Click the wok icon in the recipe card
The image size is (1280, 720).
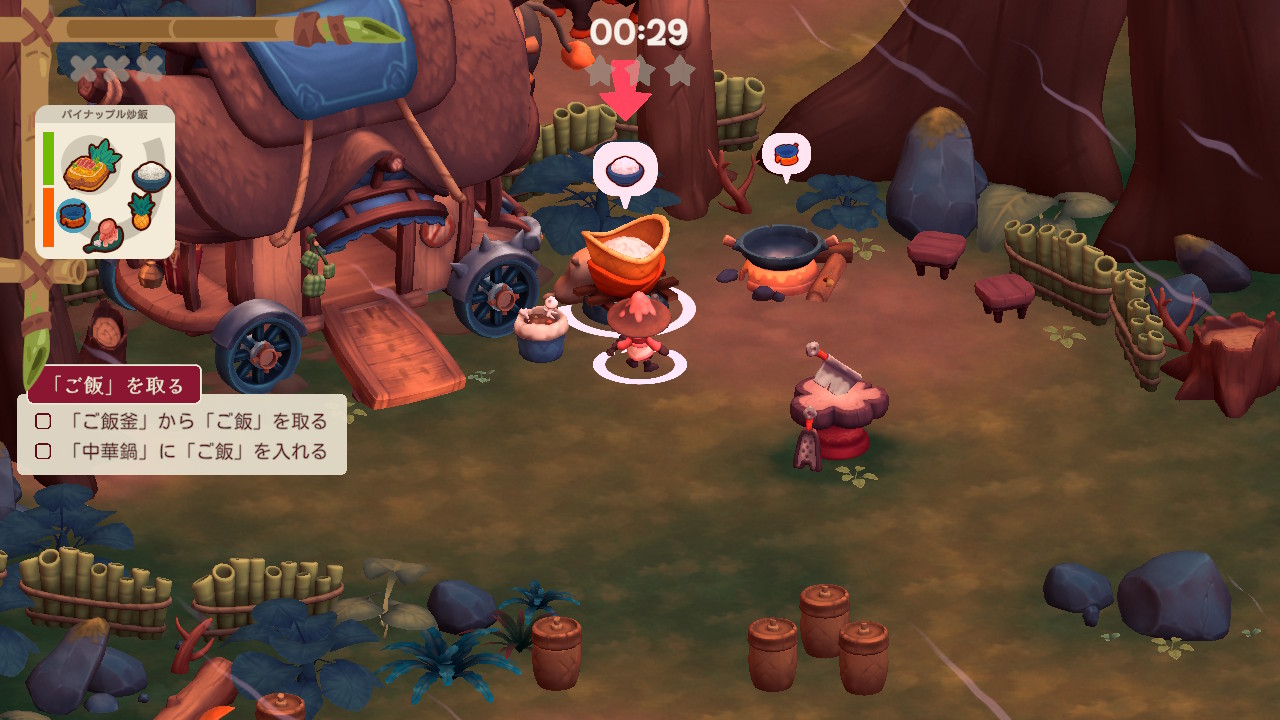click(72, 214)
